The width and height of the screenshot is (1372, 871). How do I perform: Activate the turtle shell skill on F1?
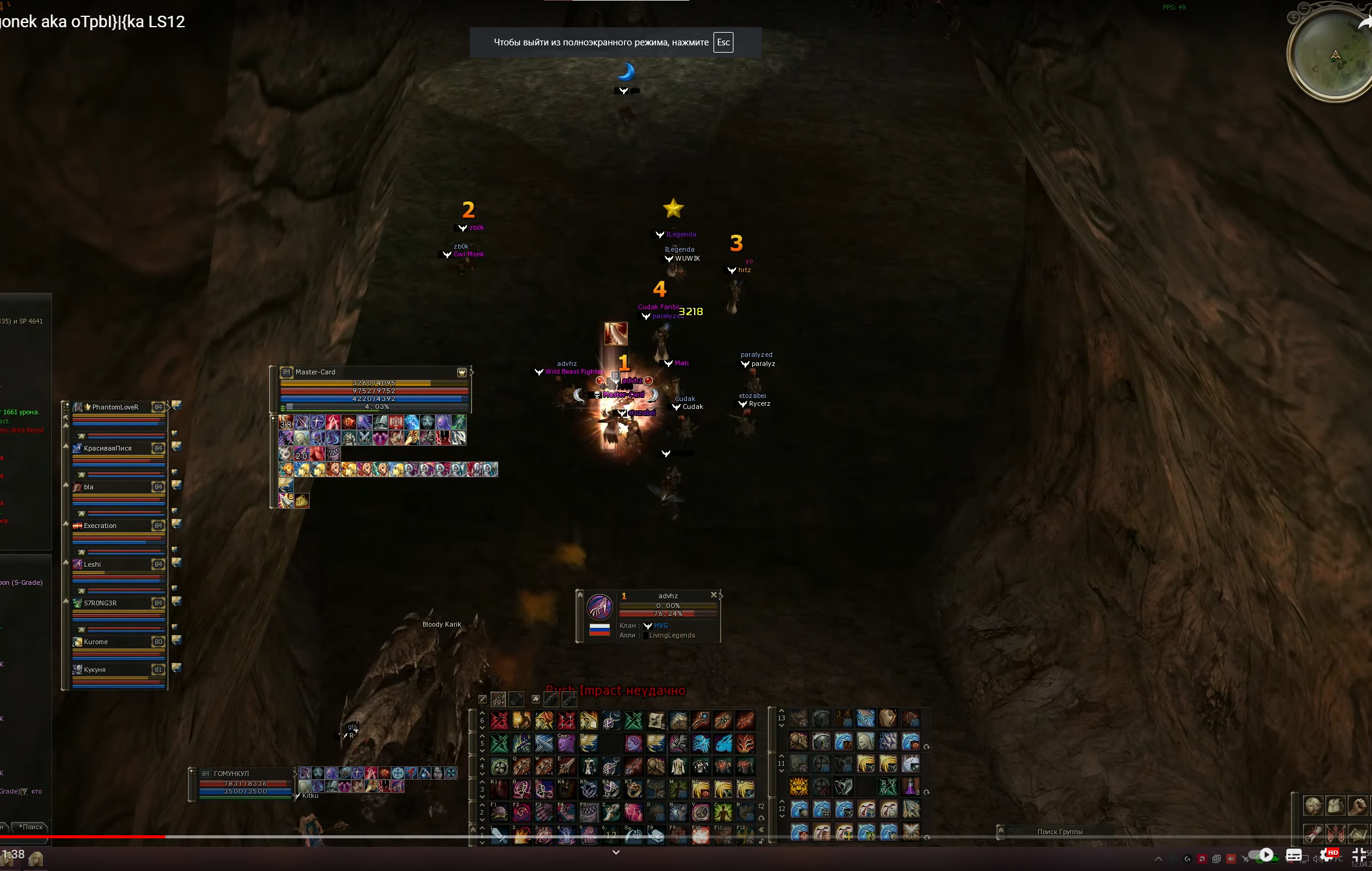point(499,811)
